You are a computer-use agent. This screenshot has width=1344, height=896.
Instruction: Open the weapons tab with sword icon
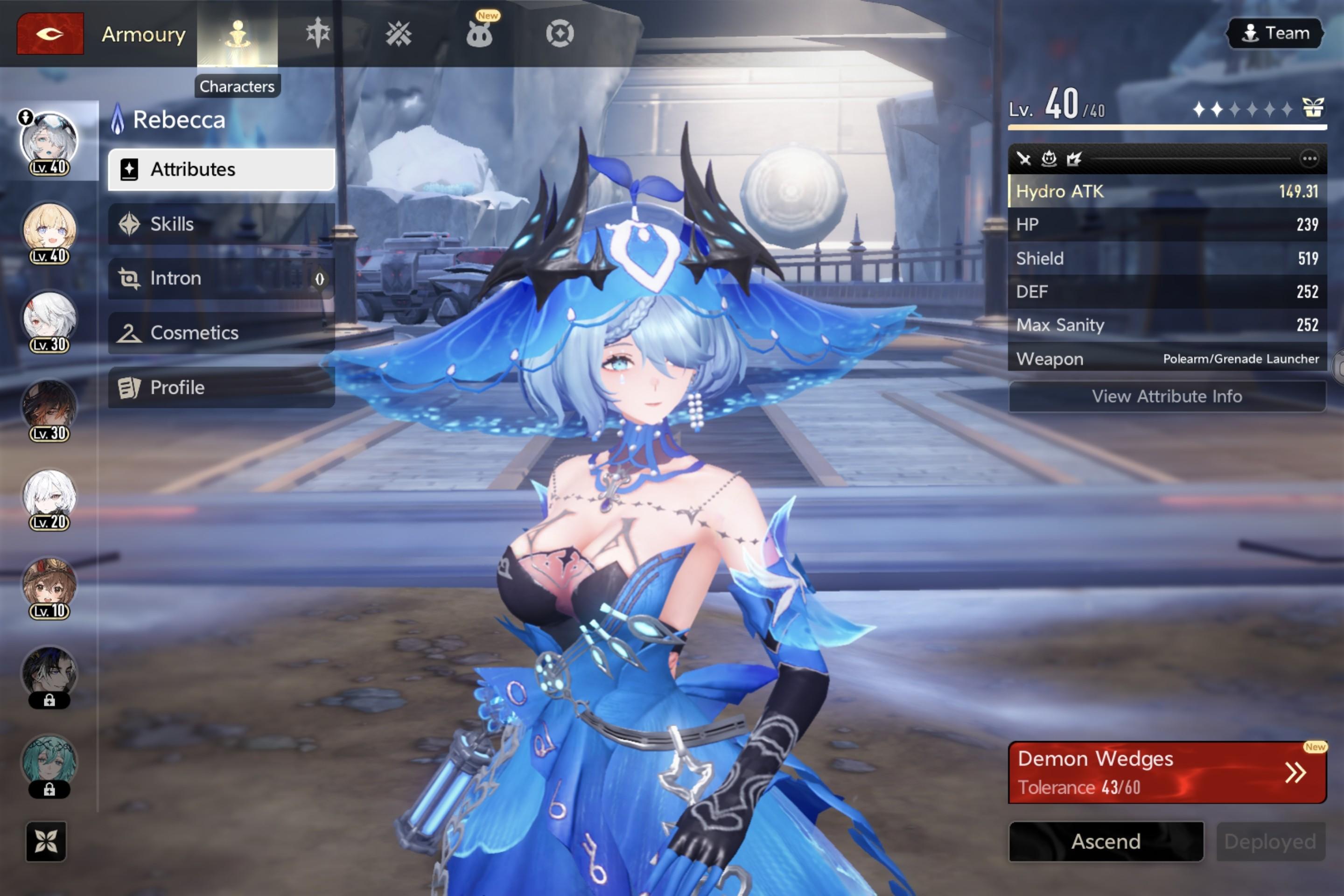click(318, 33)
